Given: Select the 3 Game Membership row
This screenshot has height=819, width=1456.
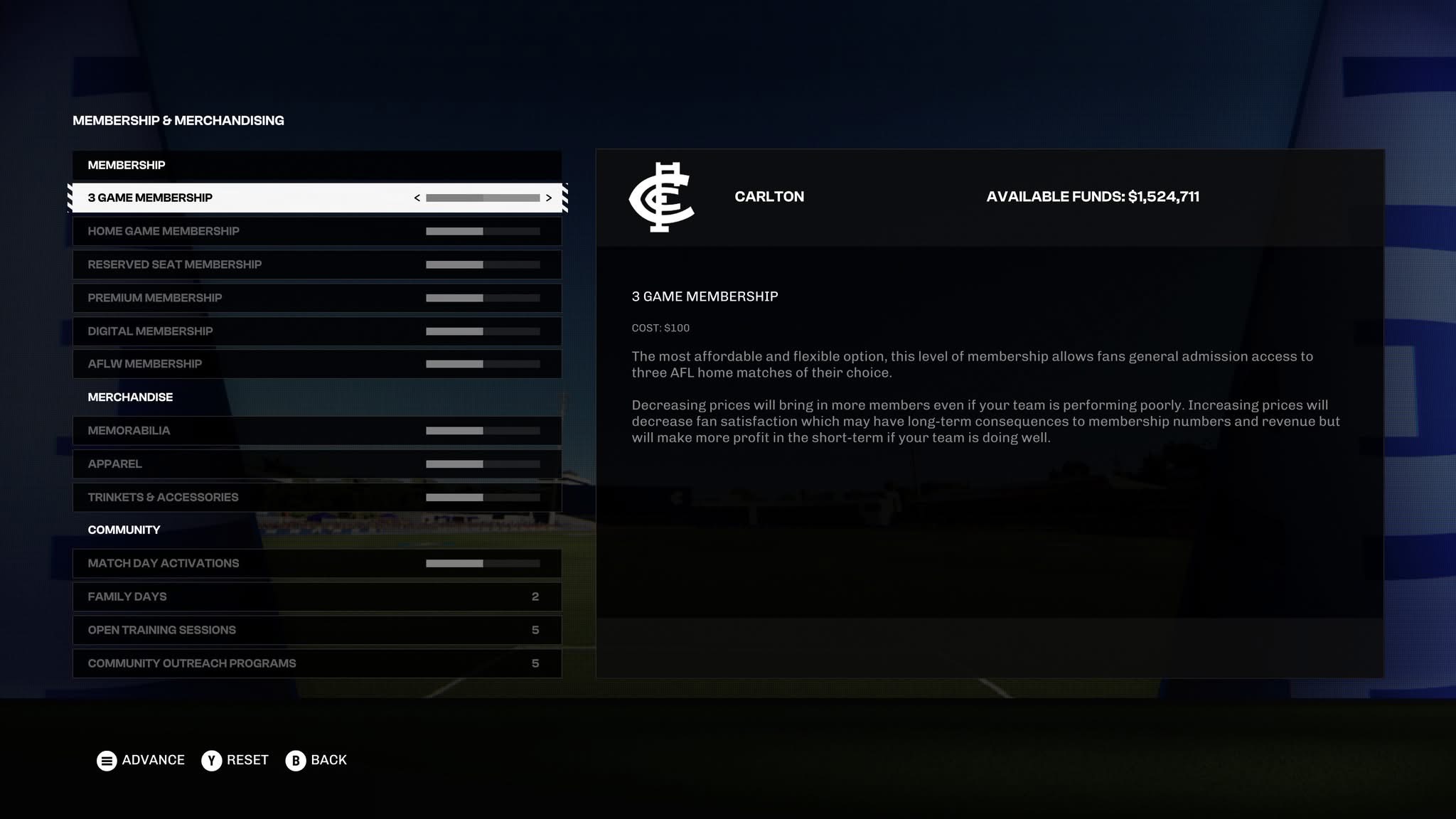Looking at the screenshot, I should pyautogui.click(x=213, y=198).
